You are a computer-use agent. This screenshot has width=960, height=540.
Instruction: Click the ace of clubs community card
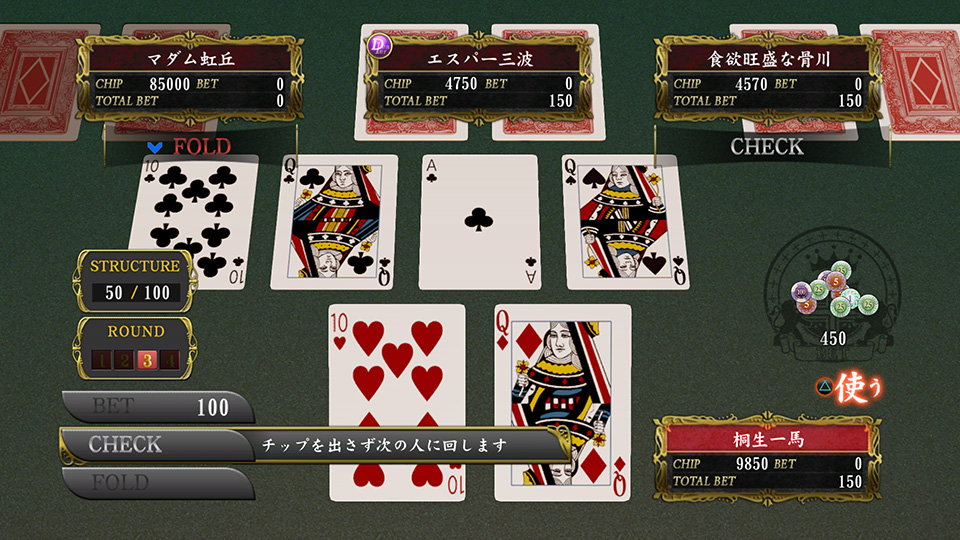(x=478, y=222)
